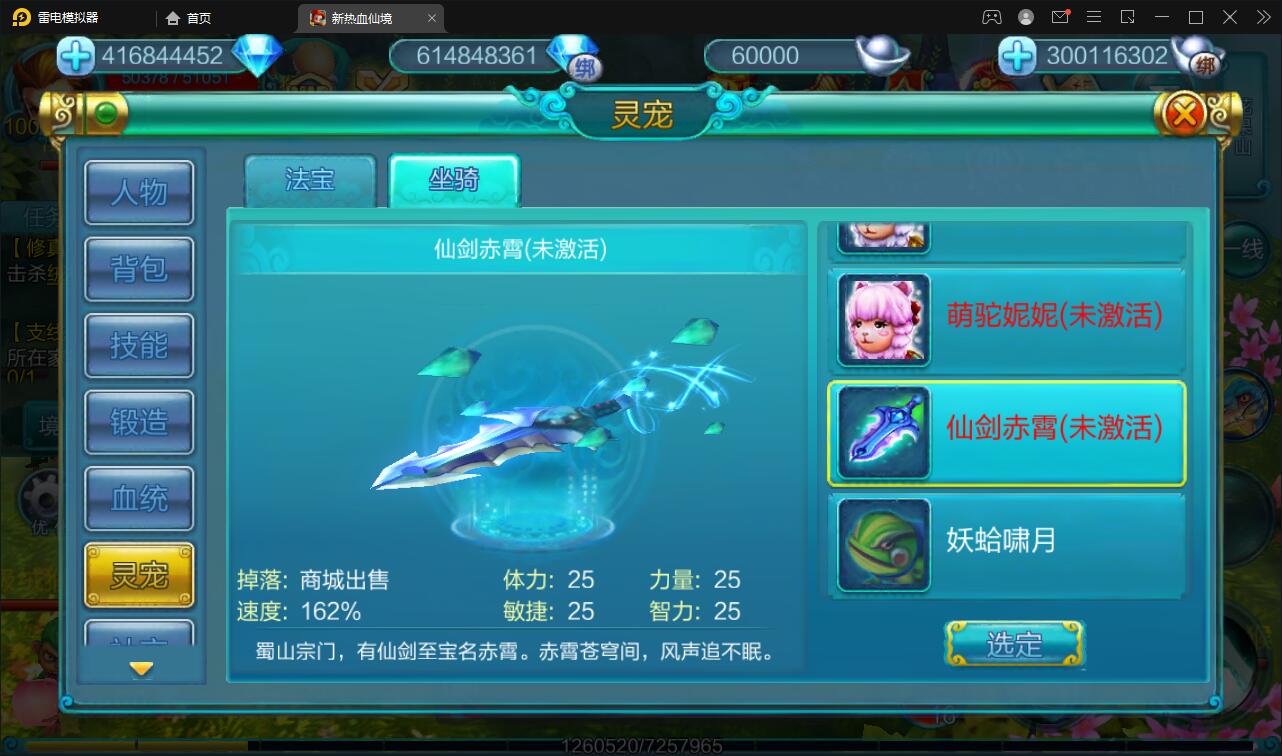The height and width of the screenshot is (756, 1282).
Task: Click the 妖蛤啸月 frog pet icon
Action: coord(882,545)
